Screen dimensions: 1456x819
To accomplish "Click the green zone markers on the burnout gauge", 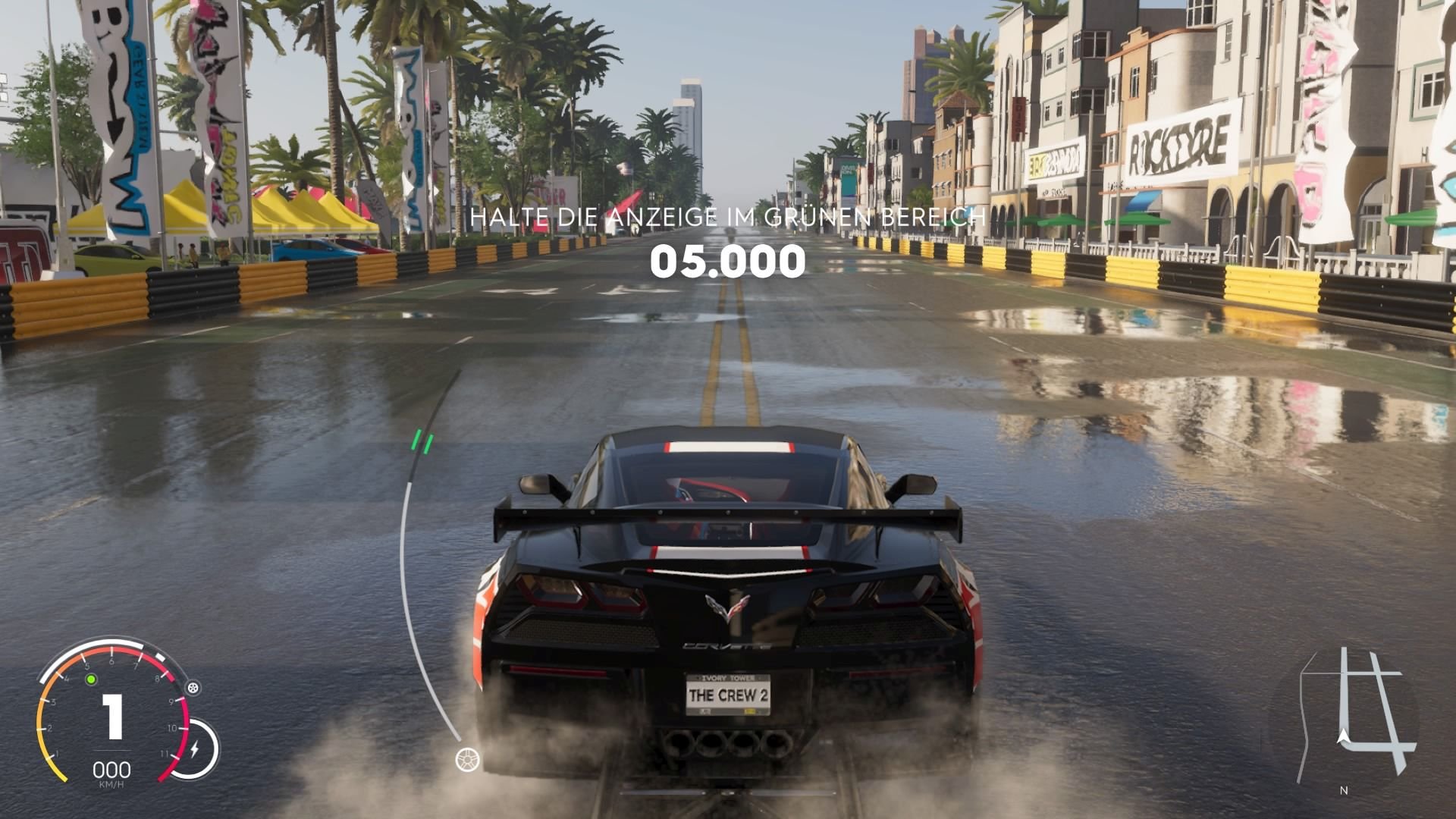I will click(x=425, y=441).
